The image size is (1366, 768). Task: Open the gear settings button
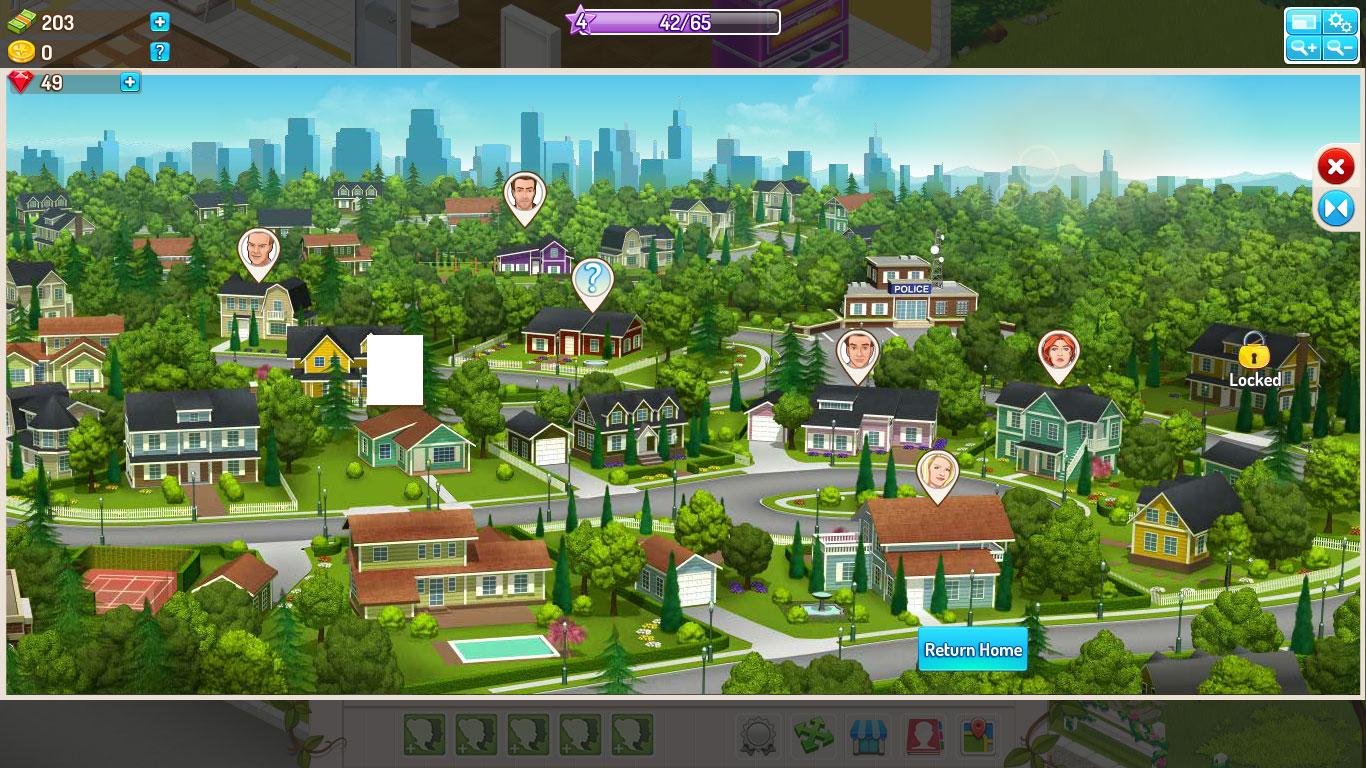click(1339, 22)
